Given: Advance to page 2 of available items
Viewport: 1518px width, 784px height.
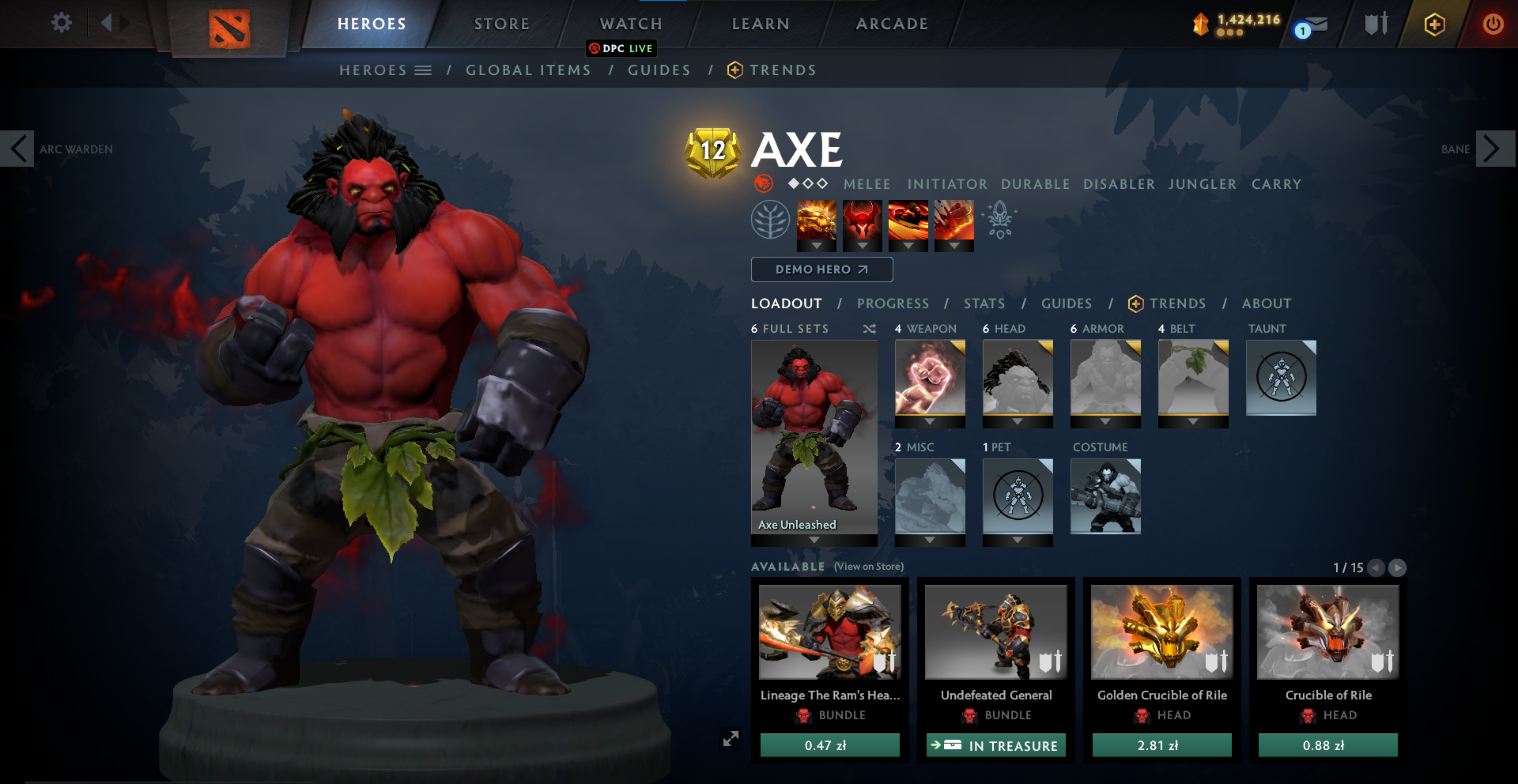Looking at the screenshot, I should (1398, 567).
